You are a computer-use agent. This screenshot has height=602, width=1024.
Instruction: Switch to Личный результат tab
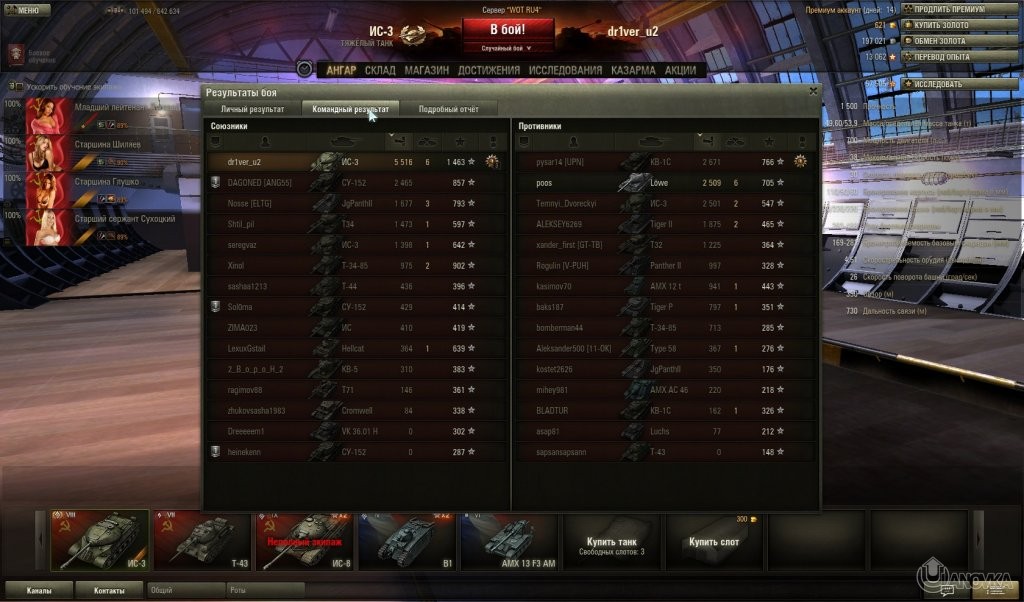pyautogui.click(x=252, y=109)
